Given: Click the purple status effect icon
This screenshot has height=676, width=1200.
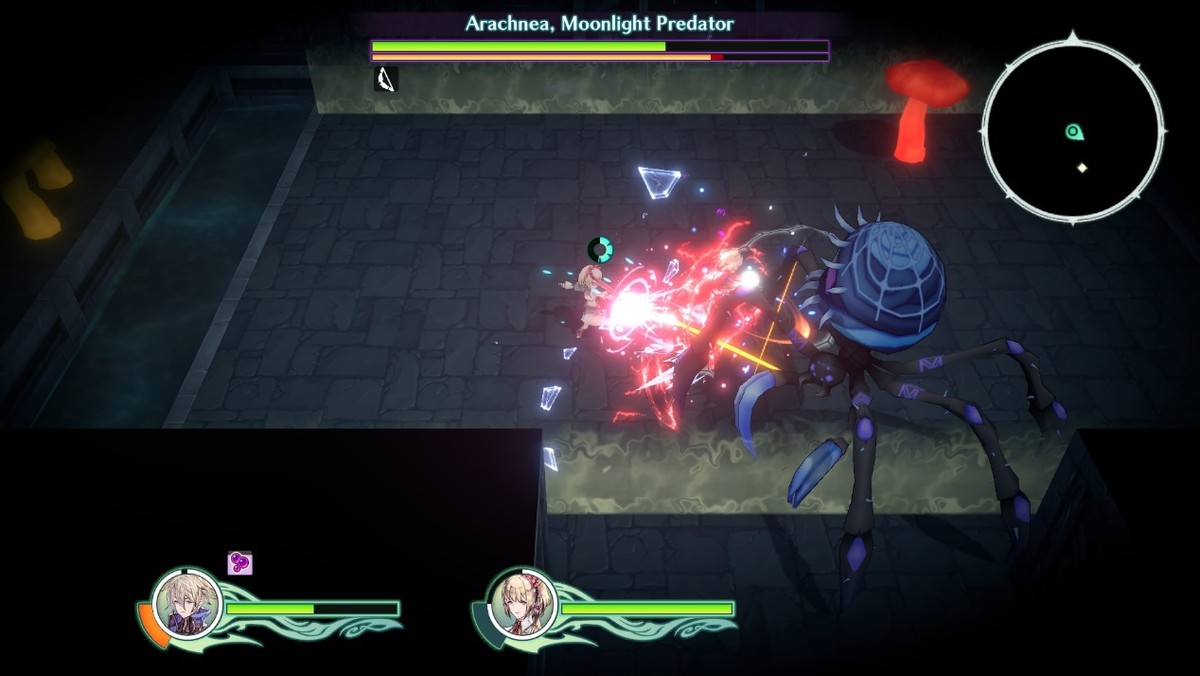Looking at the screenshot, I should pos(240,563).
